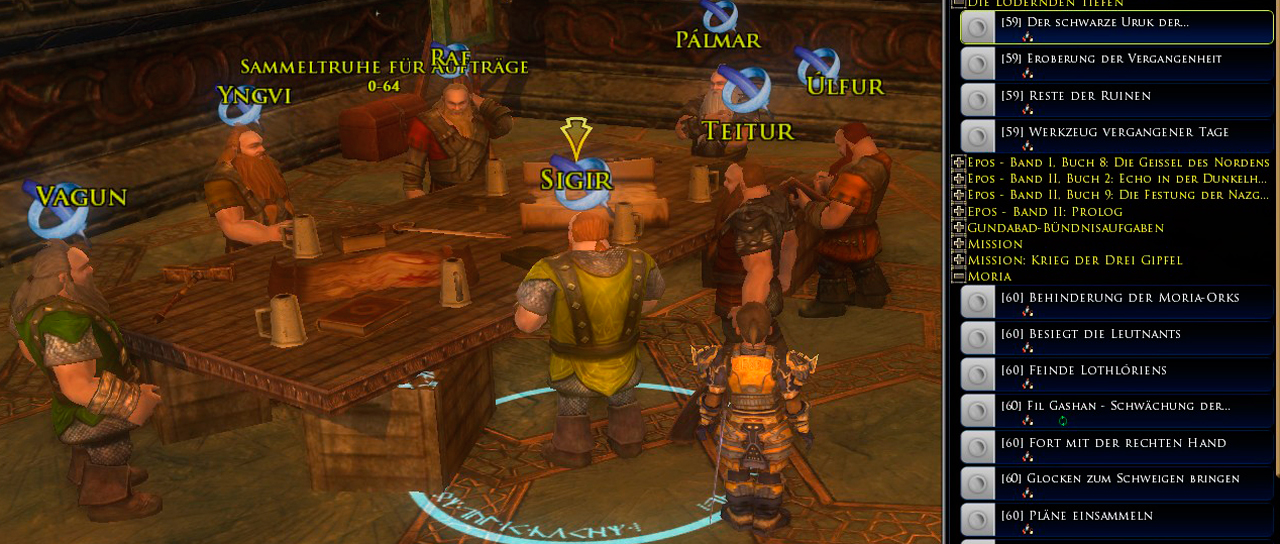Select the quest Fil Gashan - Schwächung der..
The image size is (1280, 544).
tap(1115, 406)
